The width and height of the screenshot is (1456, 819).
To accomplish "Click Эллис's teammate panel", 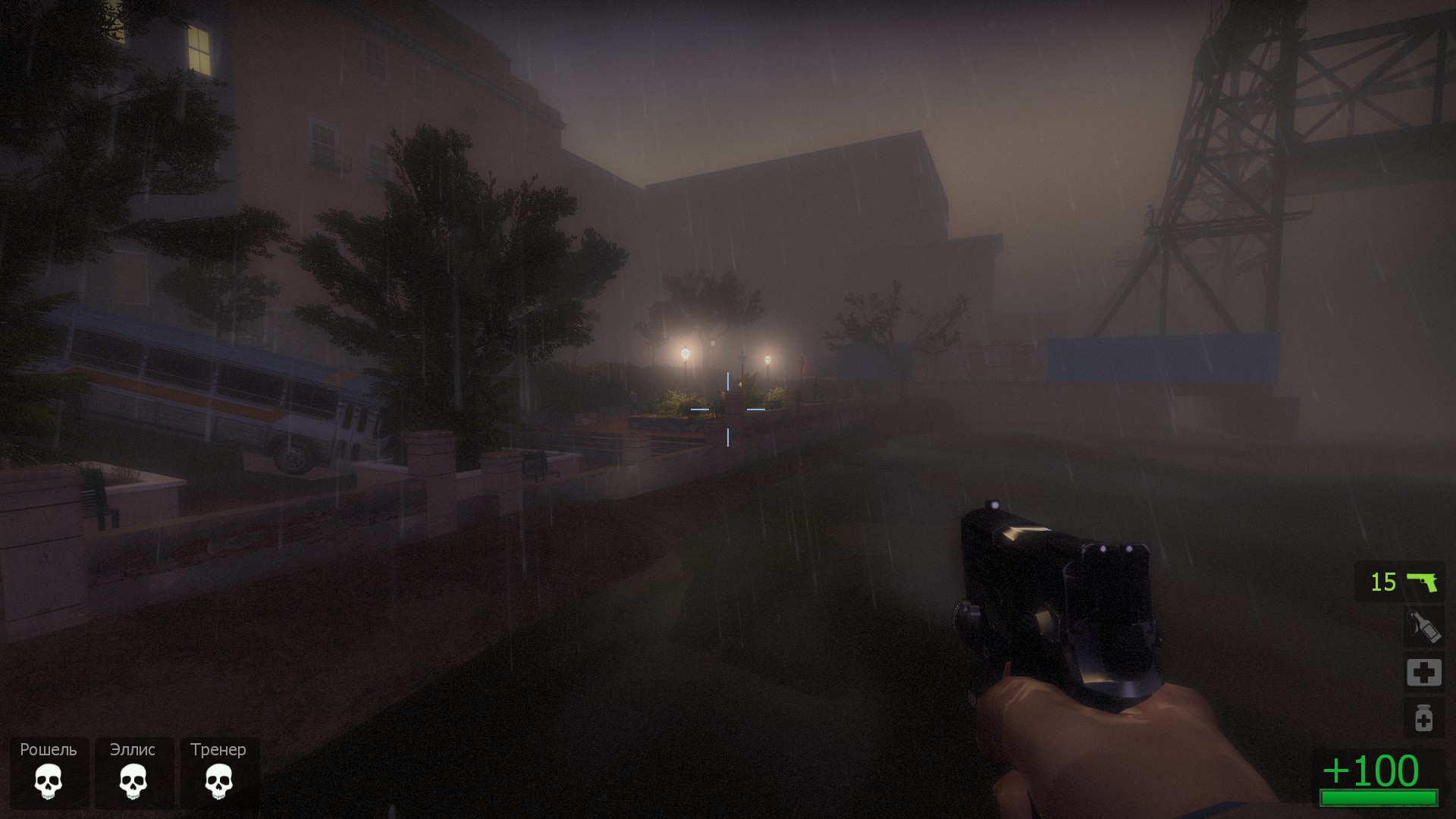I will coord(133,772).
